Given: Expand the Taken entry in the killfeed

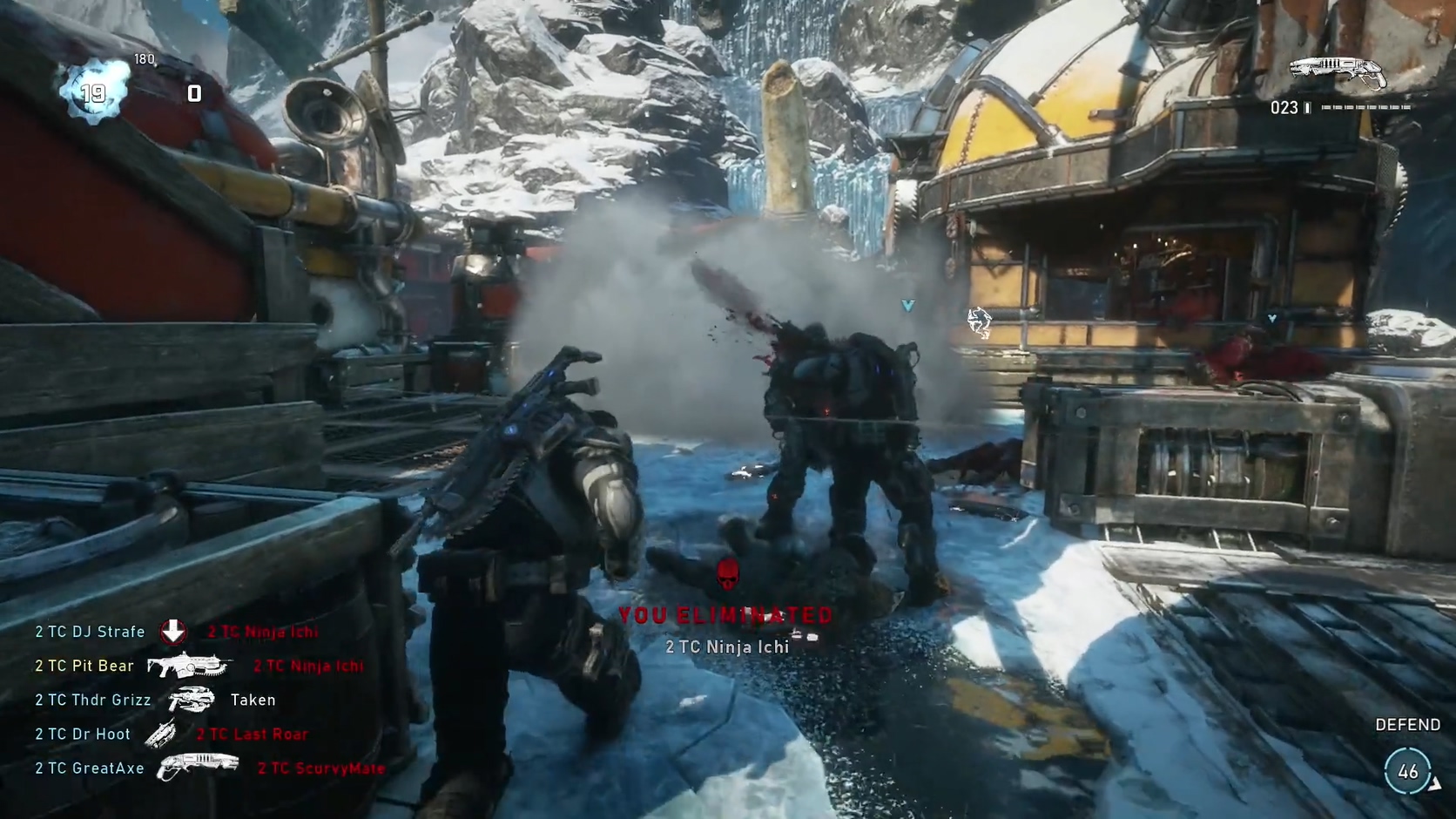Looking at the screenshot, I should (x=253, y=700).
